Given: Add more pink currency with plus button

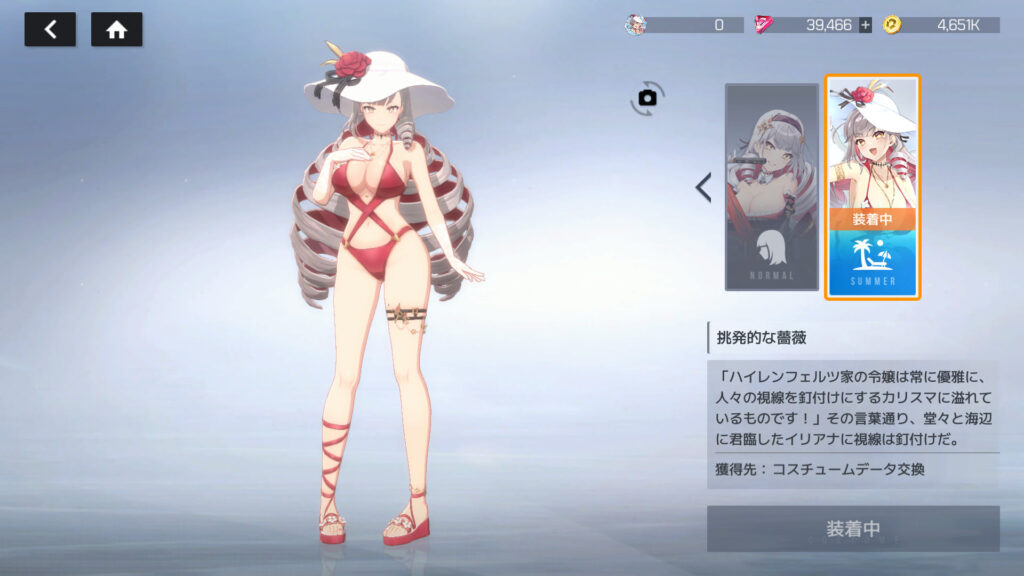Looking at the screenshot, I should click(865, 25).
